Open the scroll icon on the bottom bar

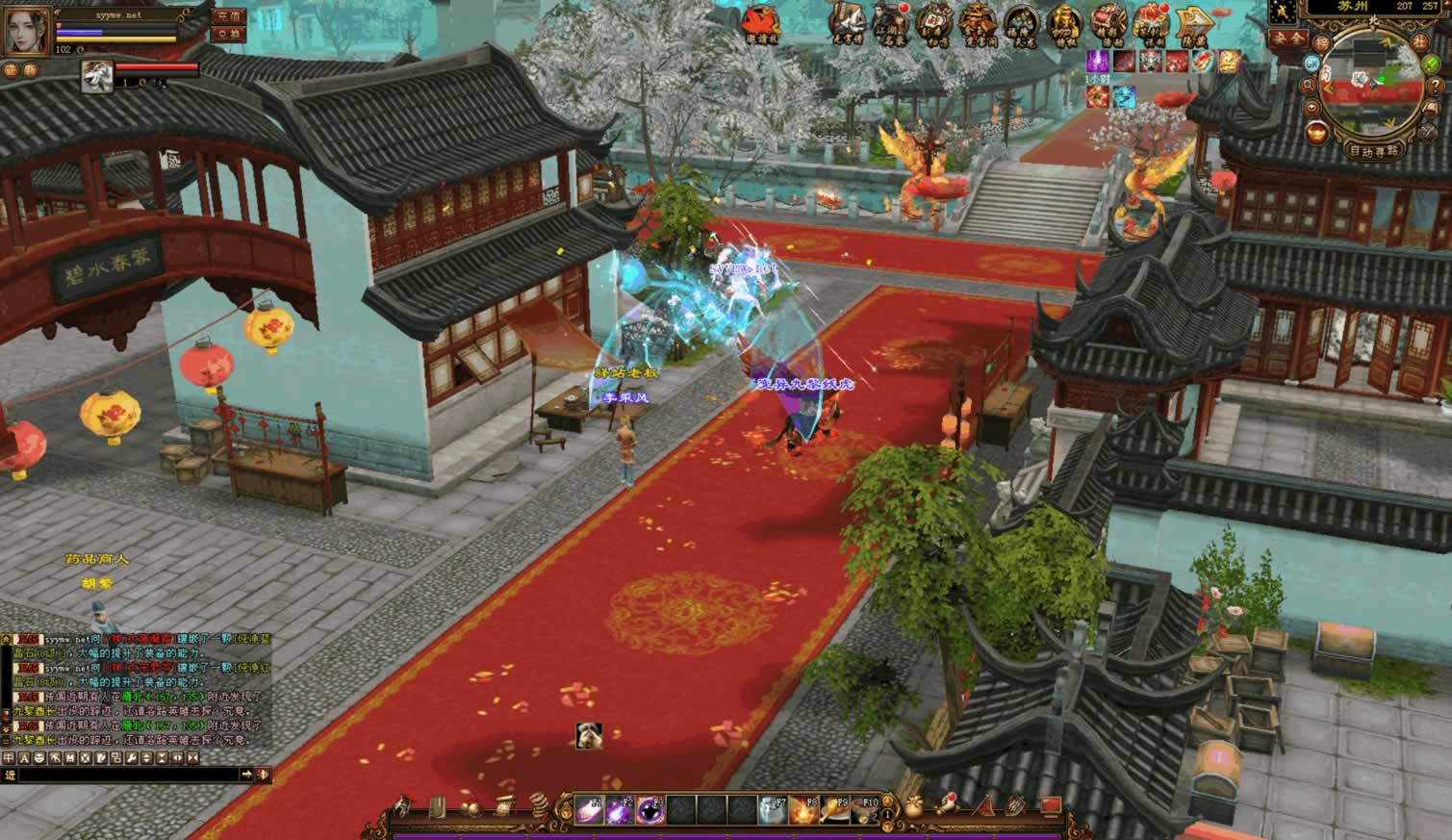click(505, 804)
